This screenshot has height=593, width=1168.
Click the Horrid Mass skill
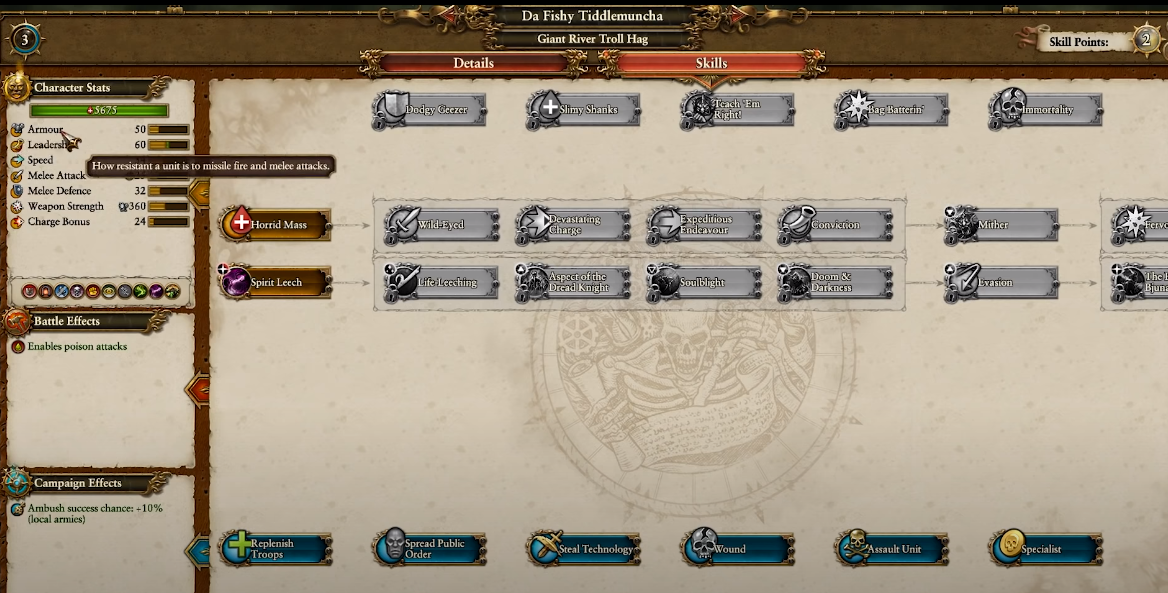[x=276, y=225]
